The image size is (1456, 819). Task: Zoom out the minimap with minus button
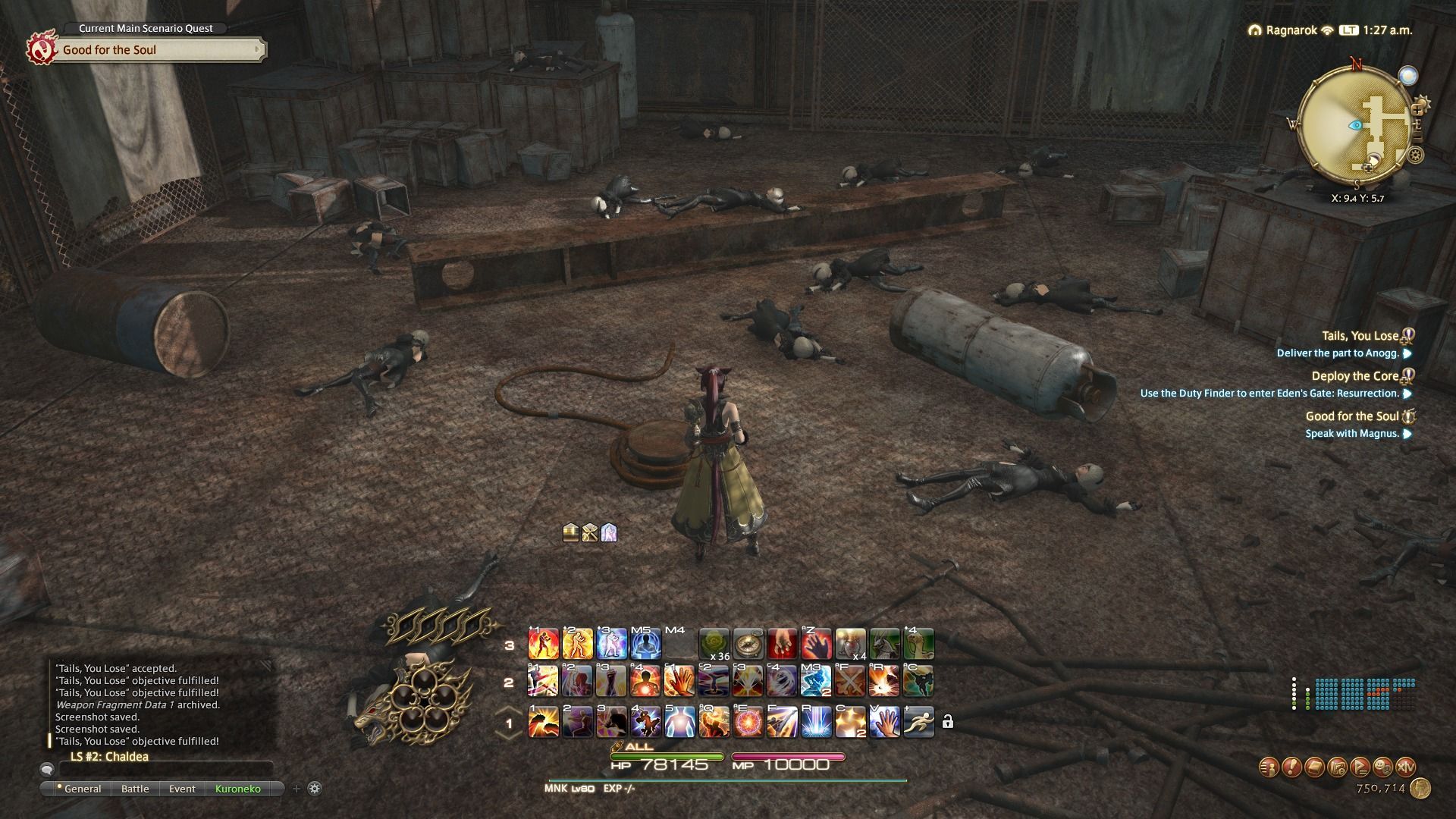tap(1417, 135)
